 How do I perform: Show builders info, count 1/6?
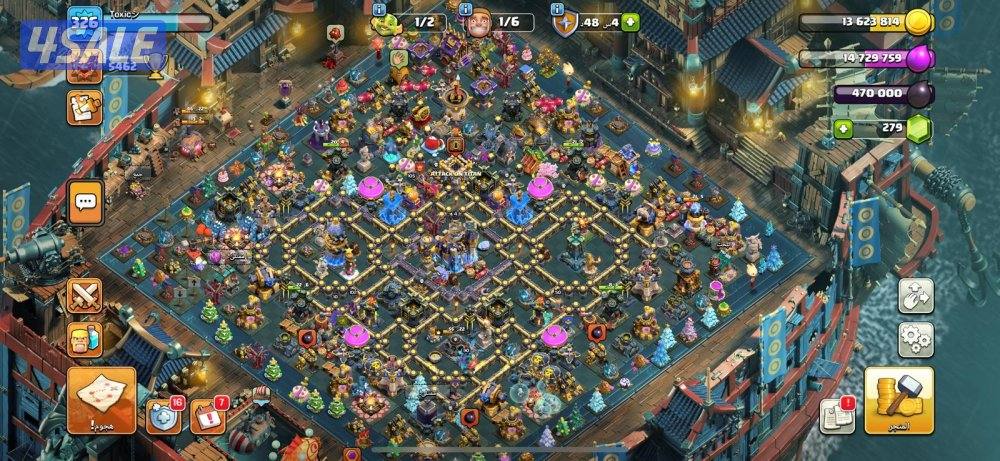[478, 21]
